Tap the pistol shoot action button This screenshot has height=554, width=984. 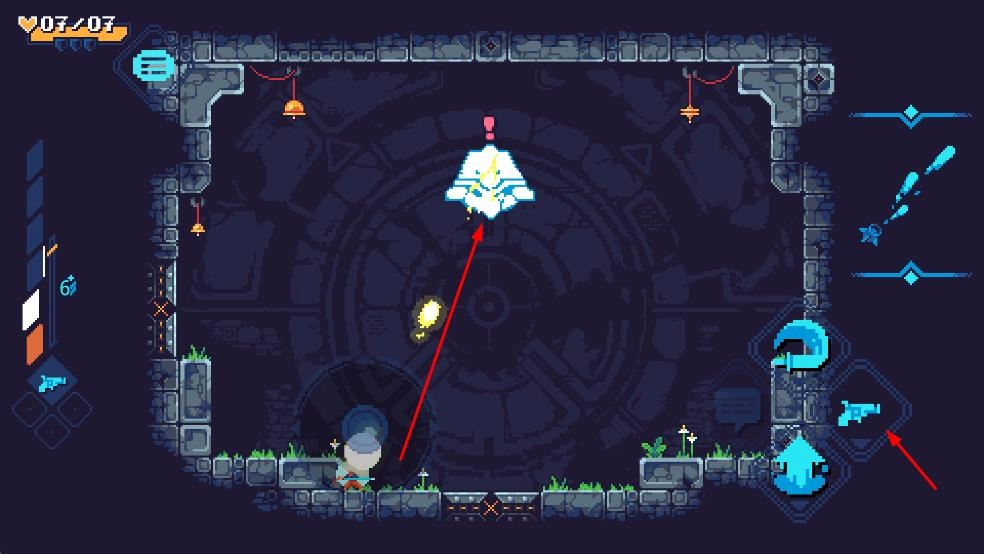(x=860, y=410)
